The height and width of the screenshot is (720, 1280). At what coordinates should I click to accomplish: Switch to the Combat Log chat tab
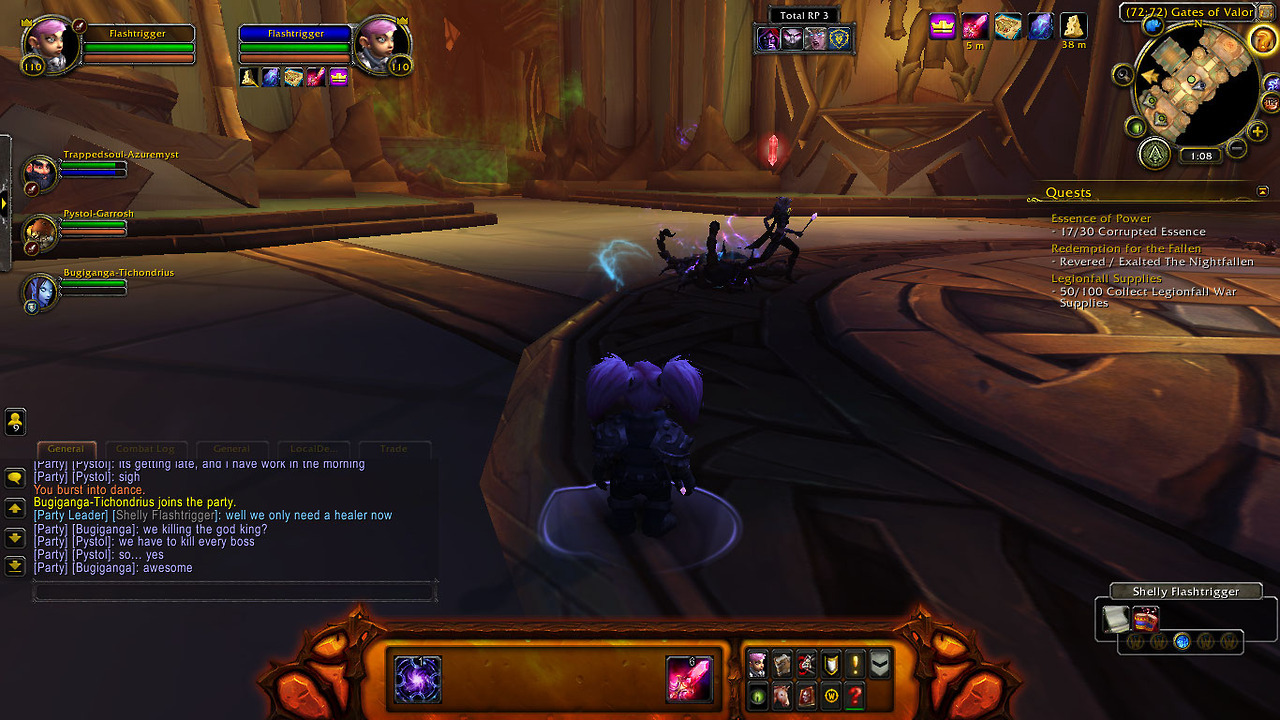pos(146,449)
